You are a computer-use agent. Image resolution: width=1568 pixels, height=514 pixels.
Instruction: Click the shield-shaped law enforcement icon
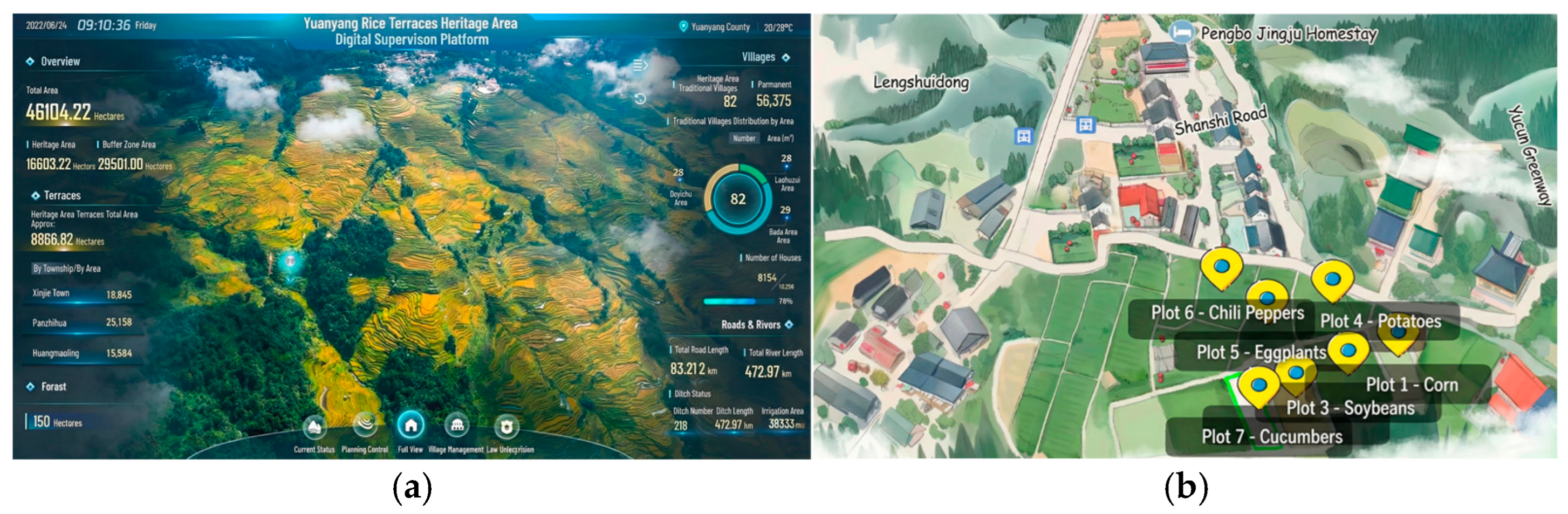(x=506, y=426)
